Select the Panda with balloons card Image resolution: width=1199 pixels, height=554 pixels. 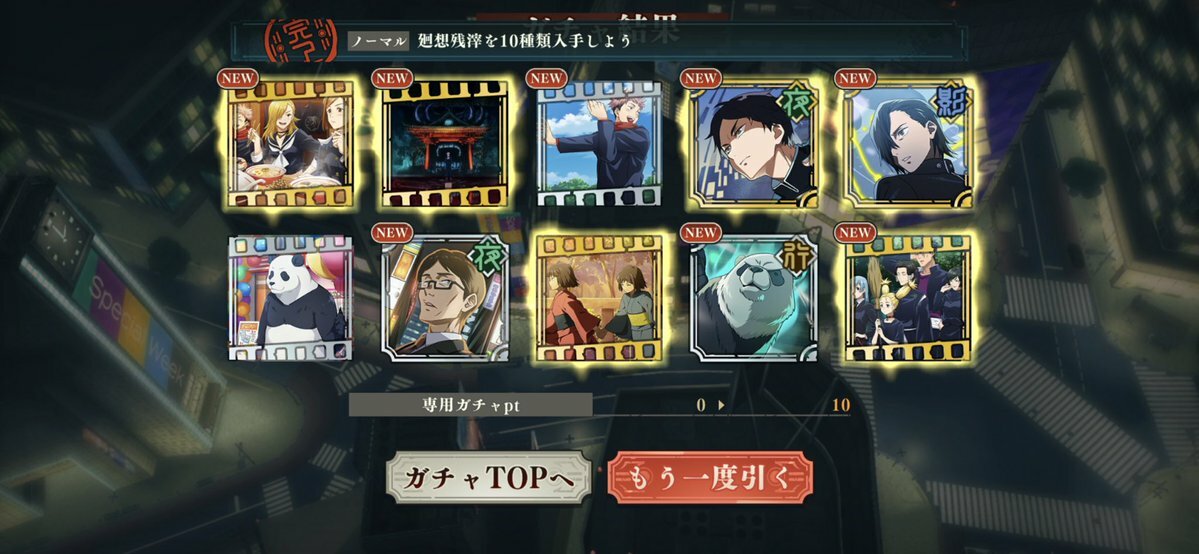291,298
